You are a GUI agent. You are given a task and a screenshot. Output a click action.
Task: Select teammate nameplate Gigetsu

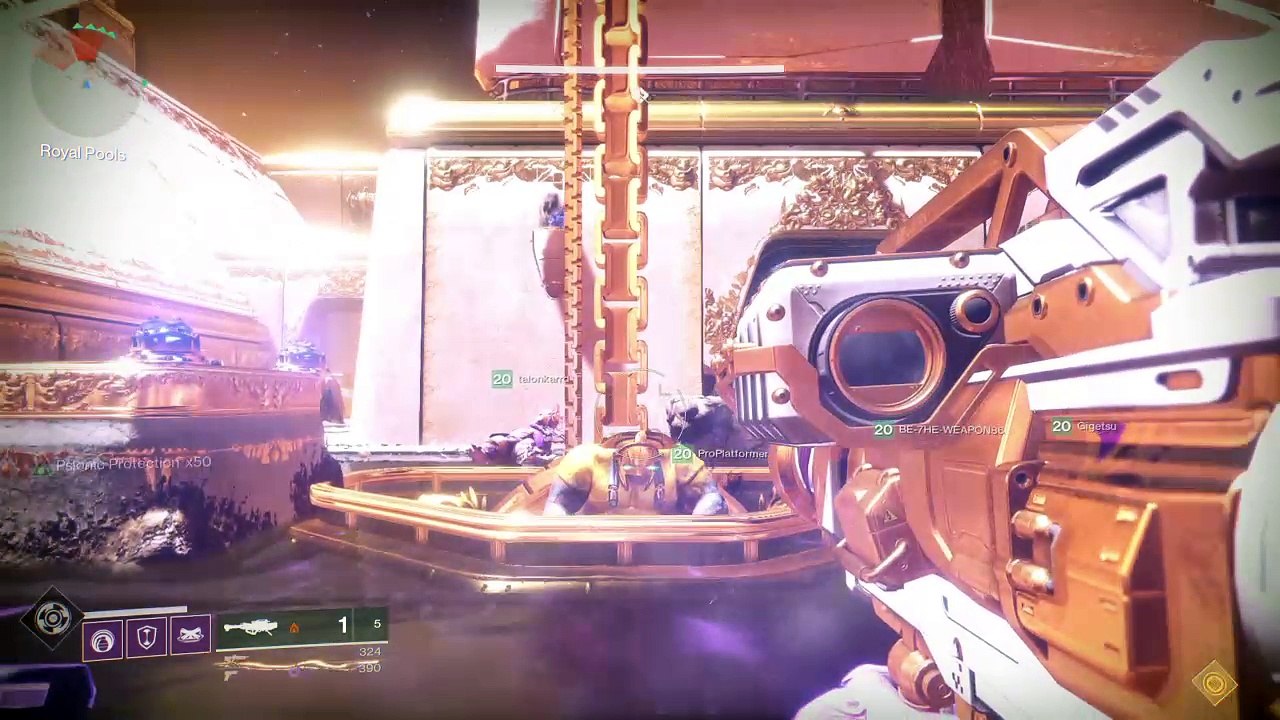click(x=1084, y=427)
